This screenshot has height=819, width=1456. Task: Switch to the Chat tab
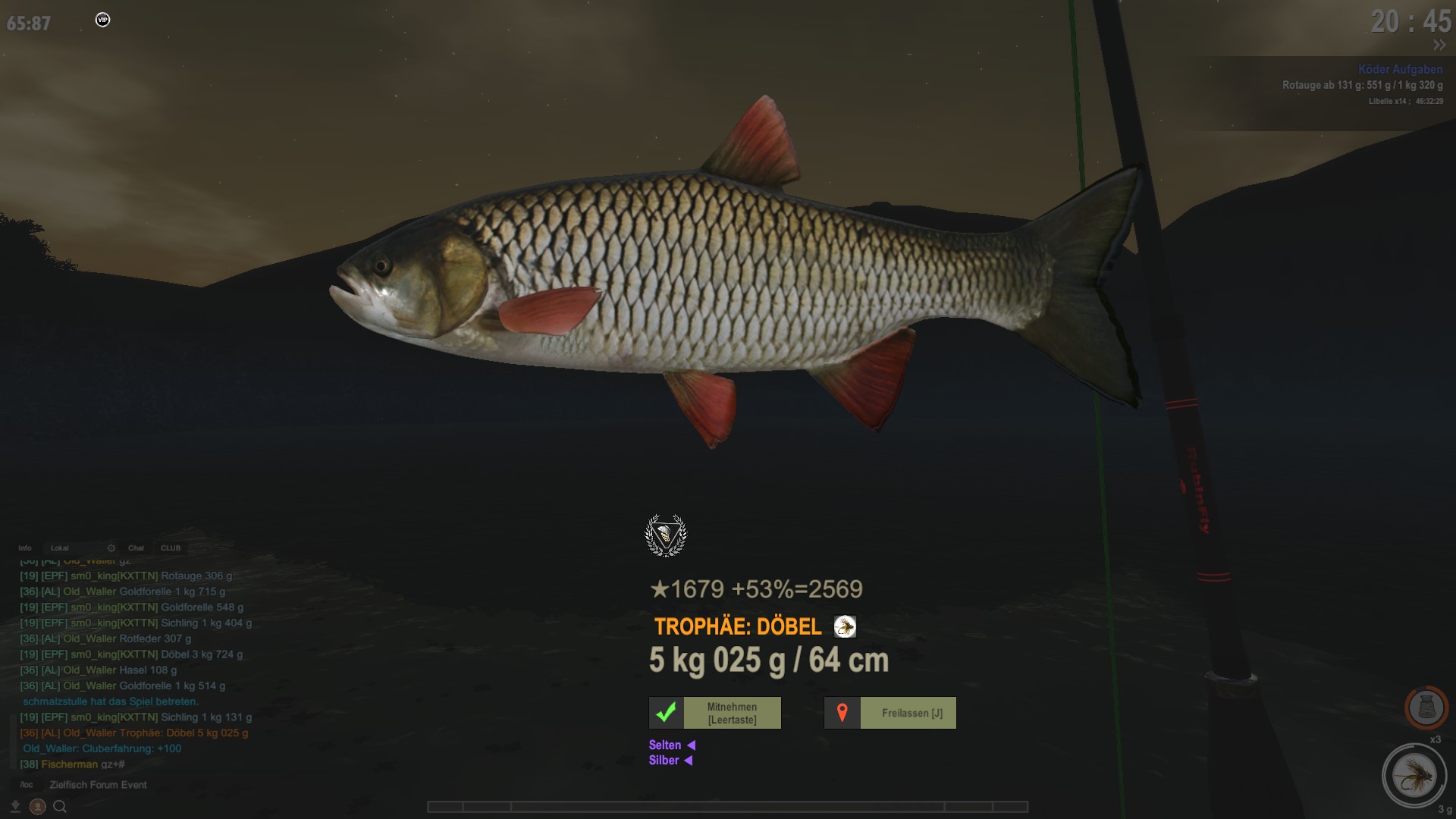pos(136,548)
